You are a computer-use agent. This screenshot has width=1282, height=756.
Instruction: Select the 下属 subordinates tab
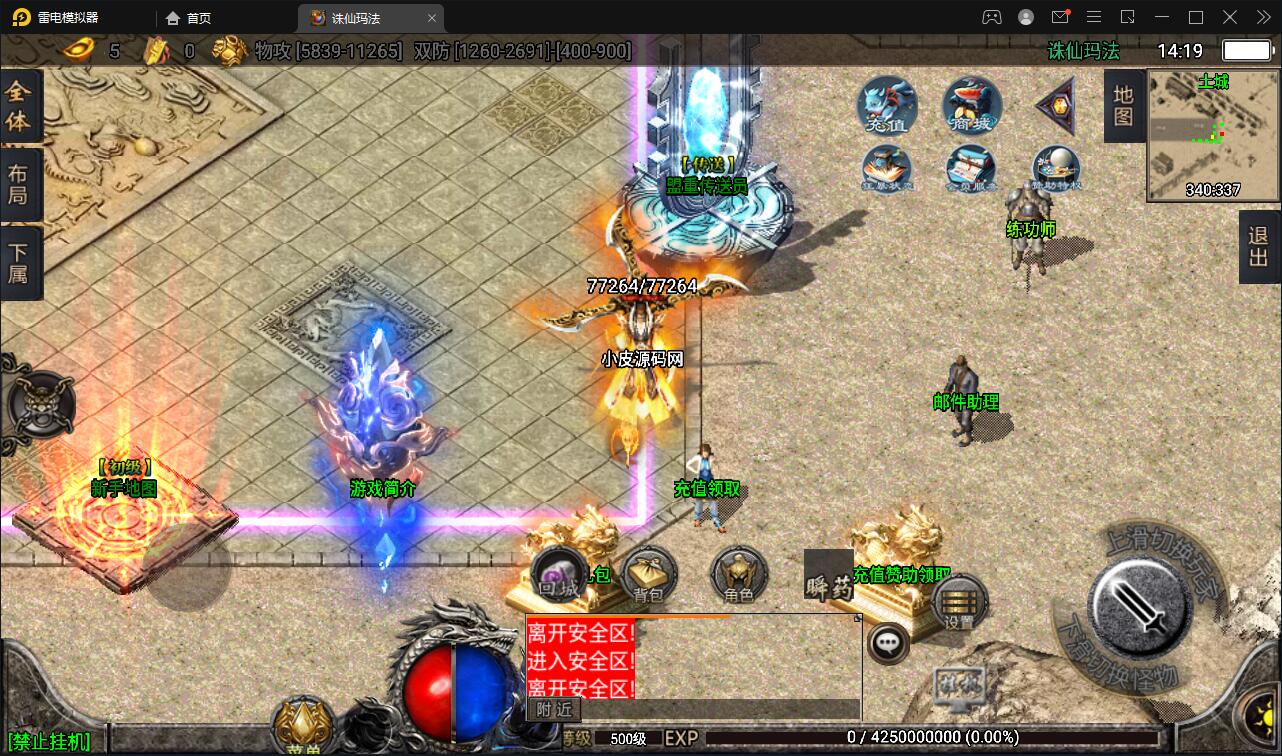coord(19,262)
